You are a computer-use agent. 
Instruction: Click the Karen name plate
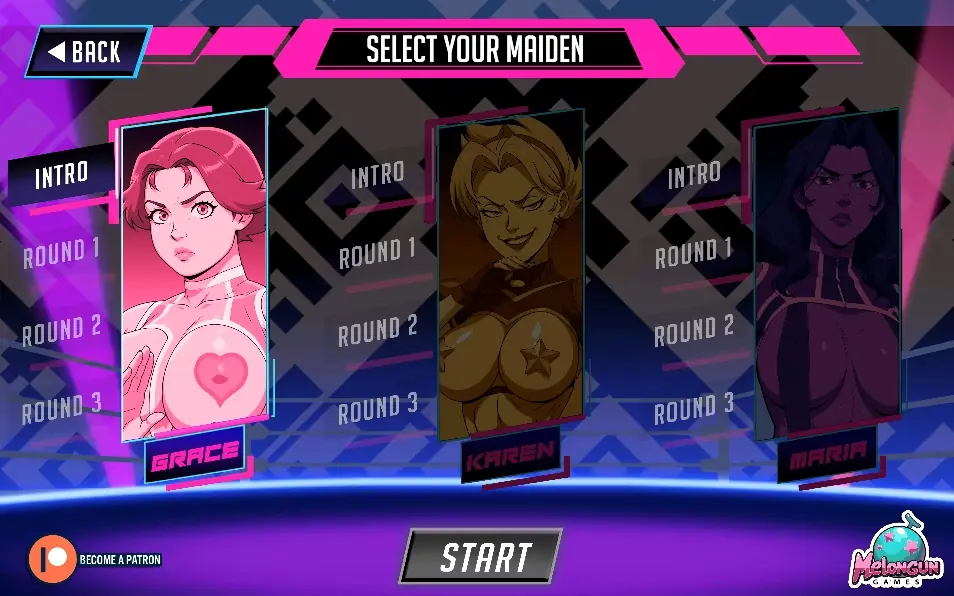pyautogui.click(x=510, y=459)
